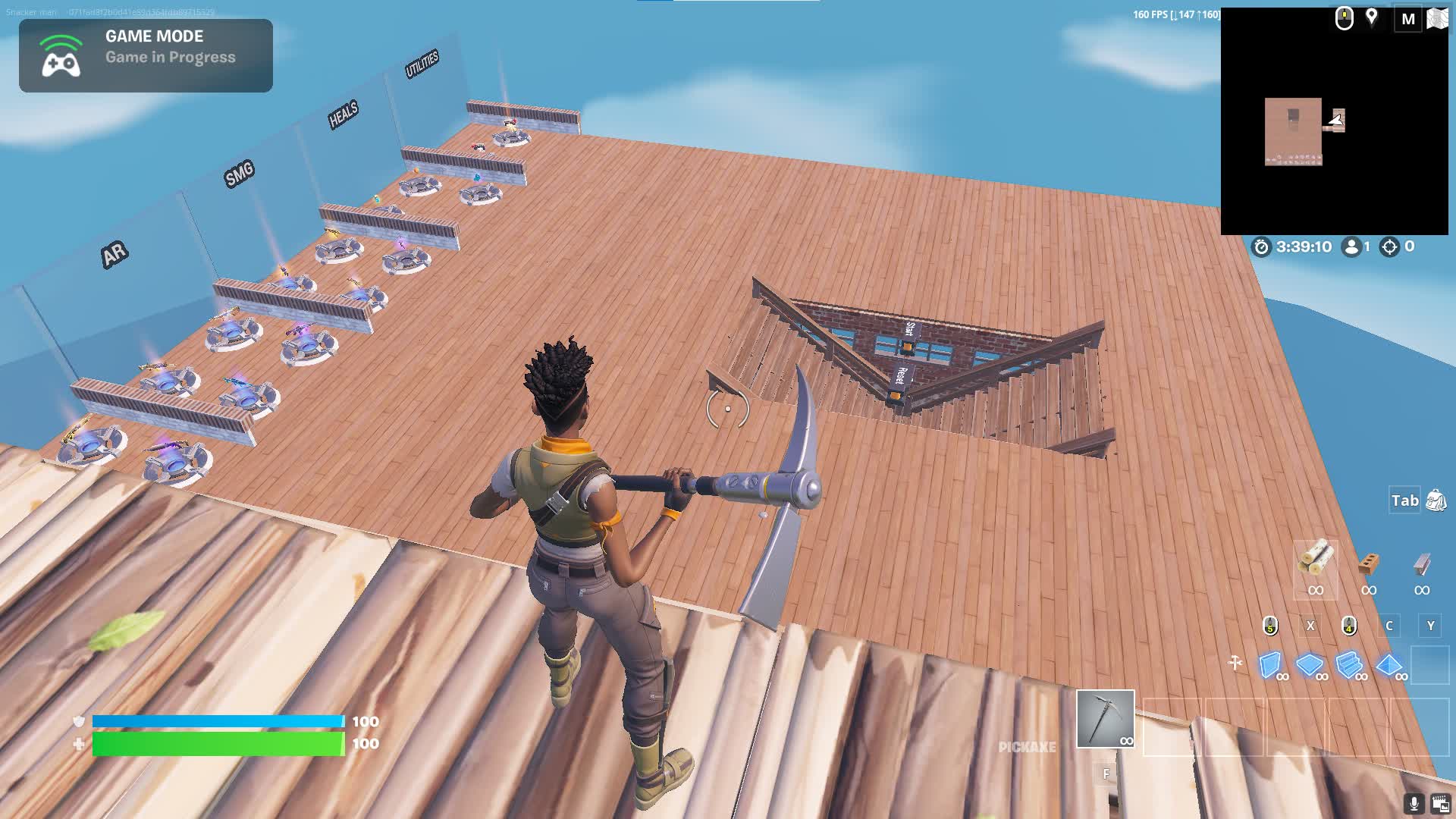
Task: Open the full map via the M key box
Action: (1409, 19)
